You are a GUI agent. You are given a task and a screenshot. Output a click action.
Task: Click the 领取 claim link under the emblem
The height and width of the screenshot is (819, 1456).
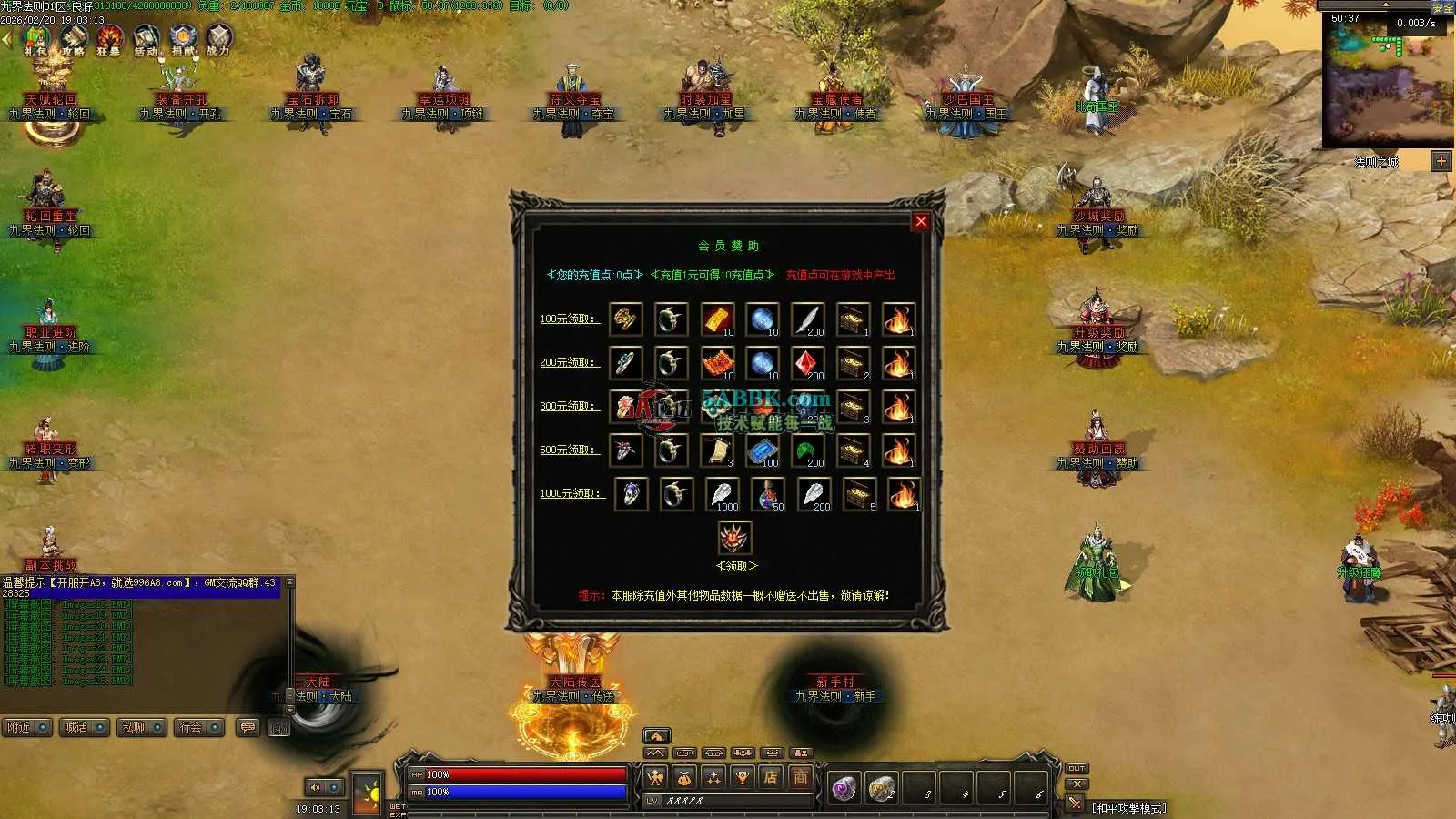(x=736, y=566)
